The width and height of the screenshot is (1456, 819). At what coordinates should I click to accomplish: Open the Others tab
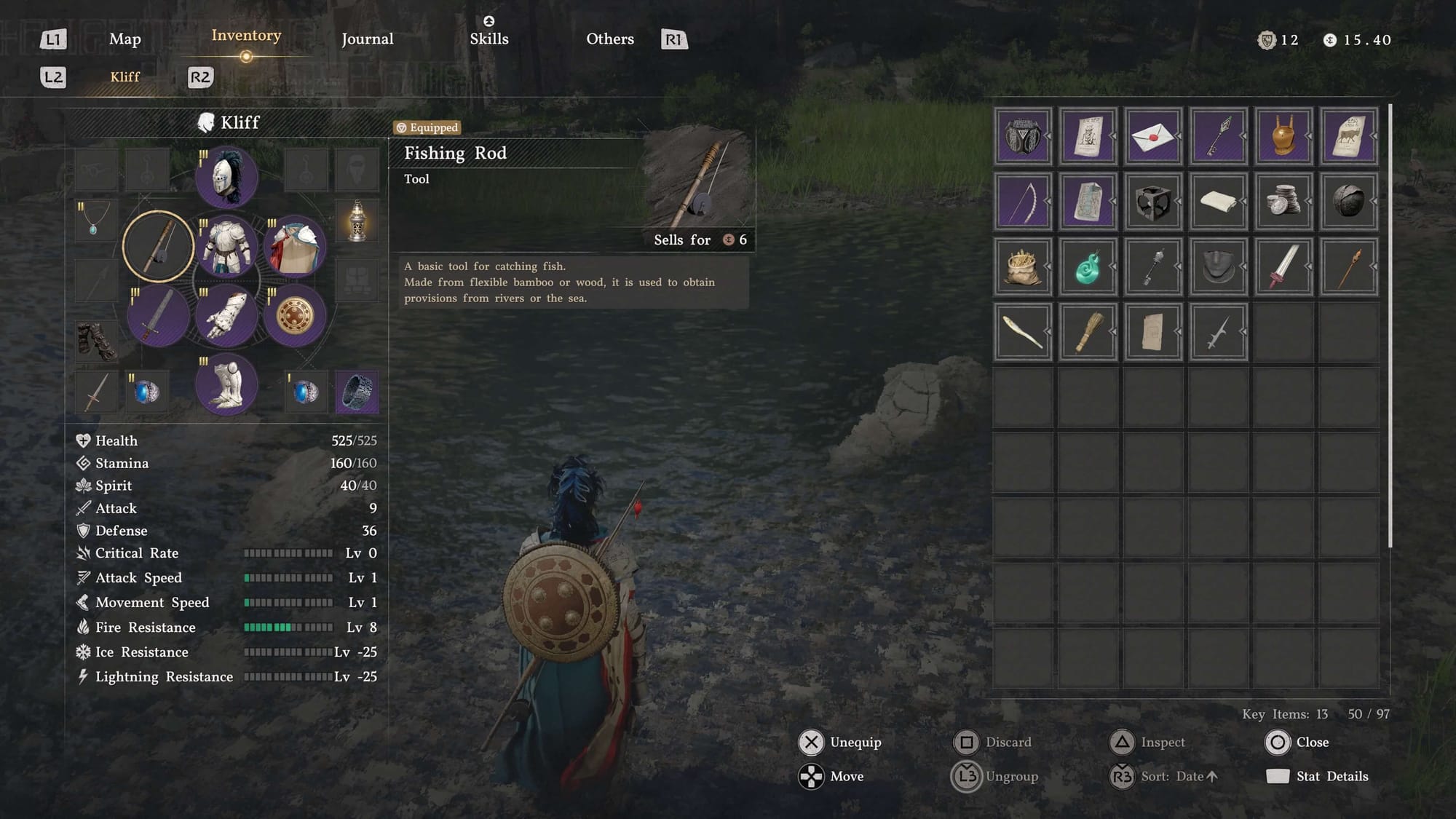click(x=609, y=39)
